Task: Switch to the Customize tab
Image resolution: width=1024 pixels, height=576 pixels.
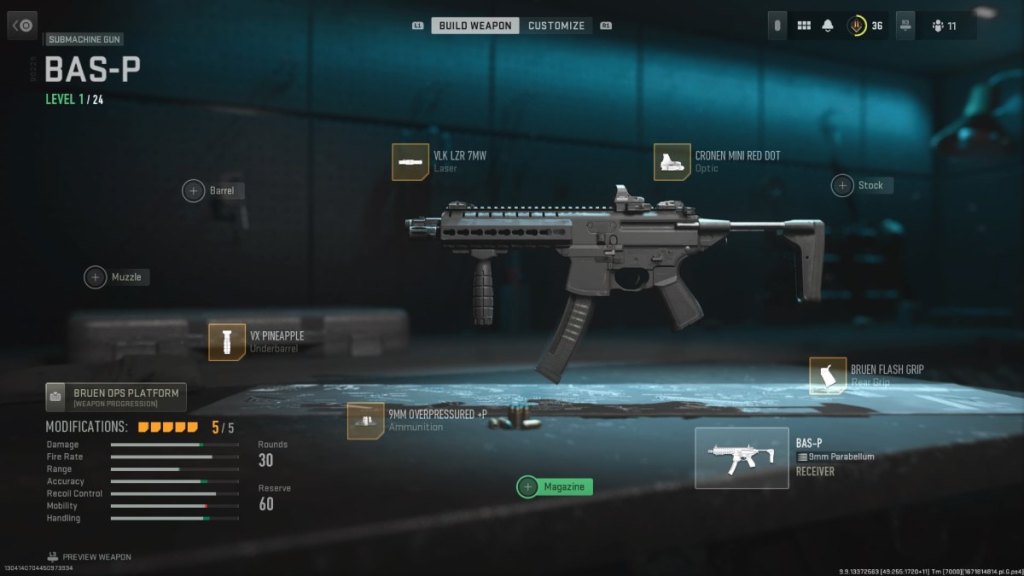Action: [x=556, y=25]
